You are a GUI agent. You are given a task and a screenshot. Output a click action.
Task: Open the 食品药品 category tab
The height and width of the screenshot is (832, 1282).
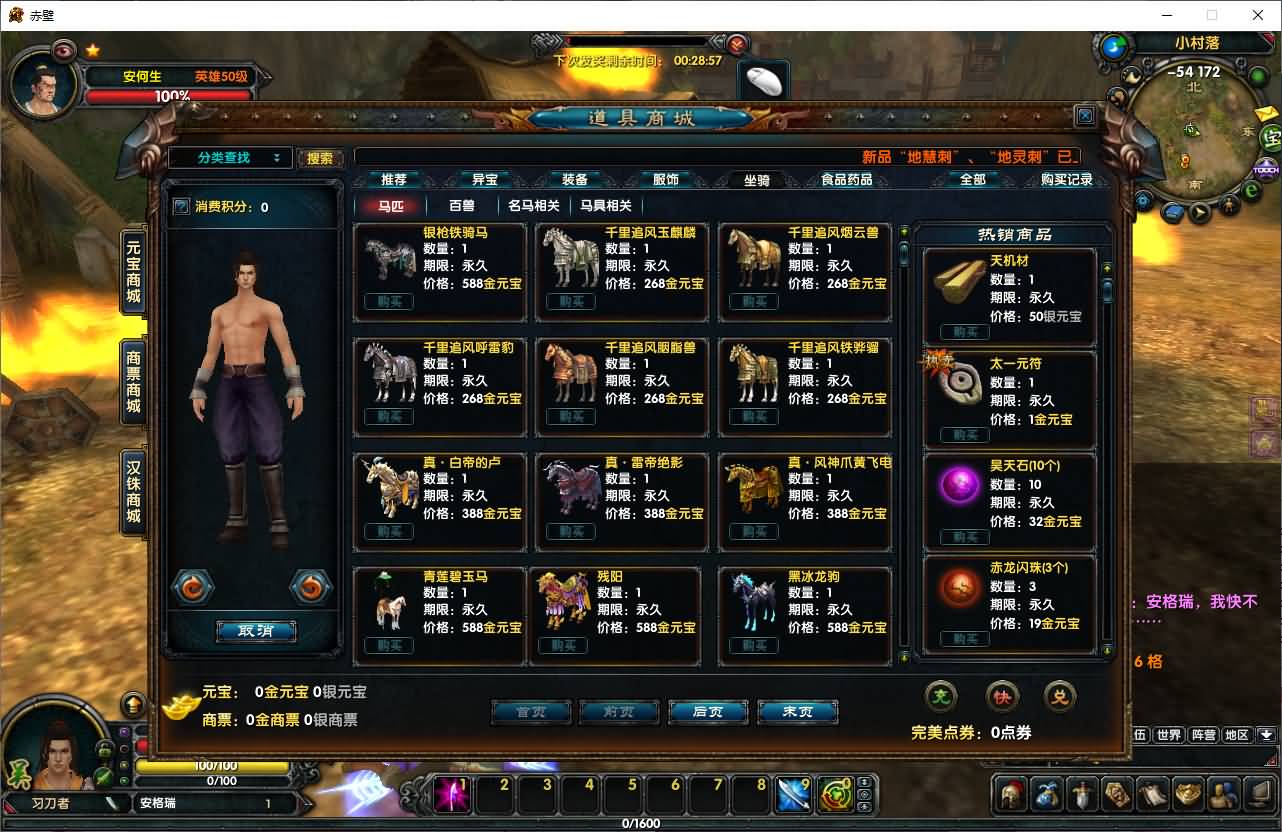pyautogui.click(x=846, y=180)
